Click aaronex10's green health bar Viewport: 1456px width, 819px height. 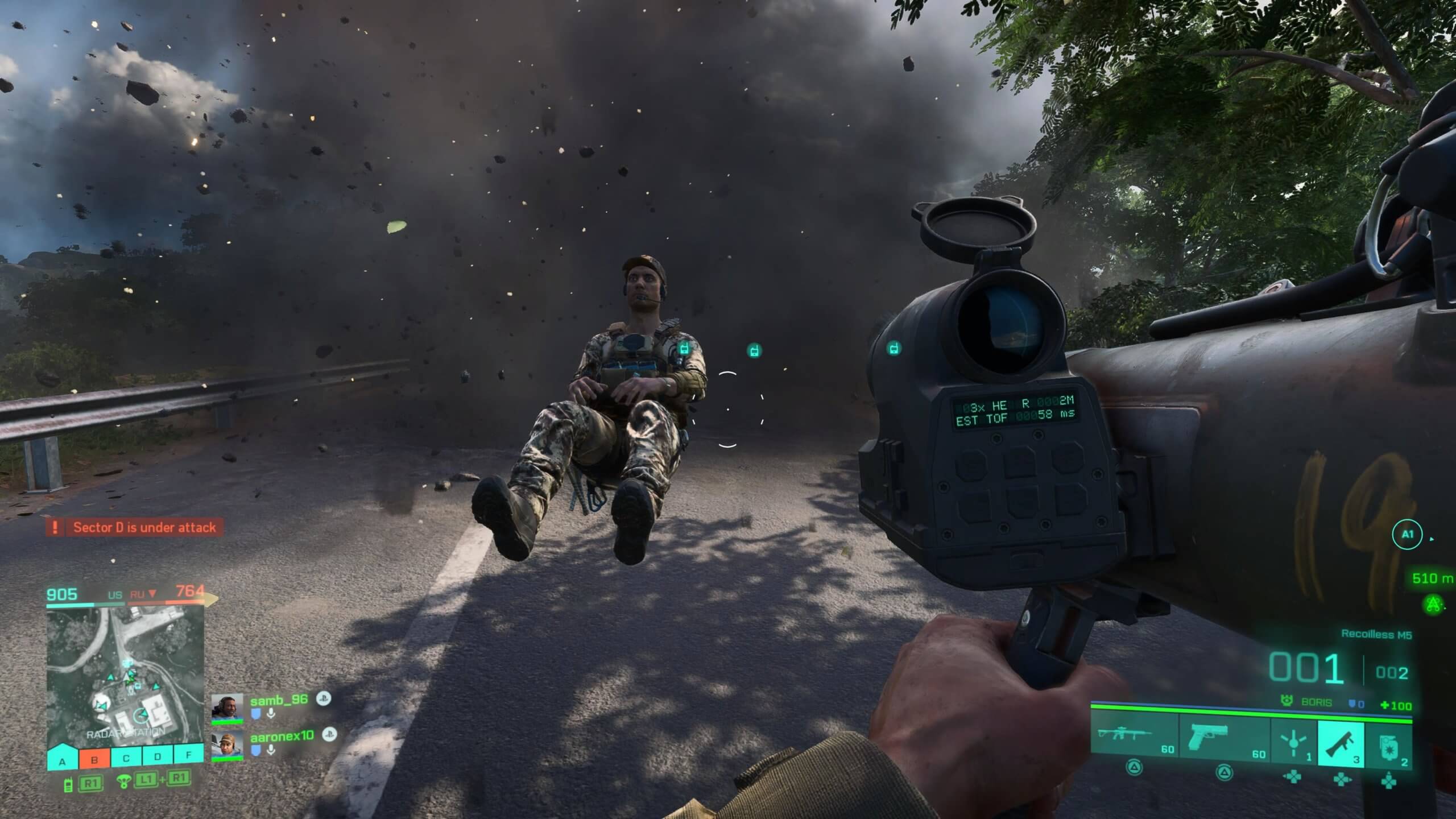tap(227, 758)
